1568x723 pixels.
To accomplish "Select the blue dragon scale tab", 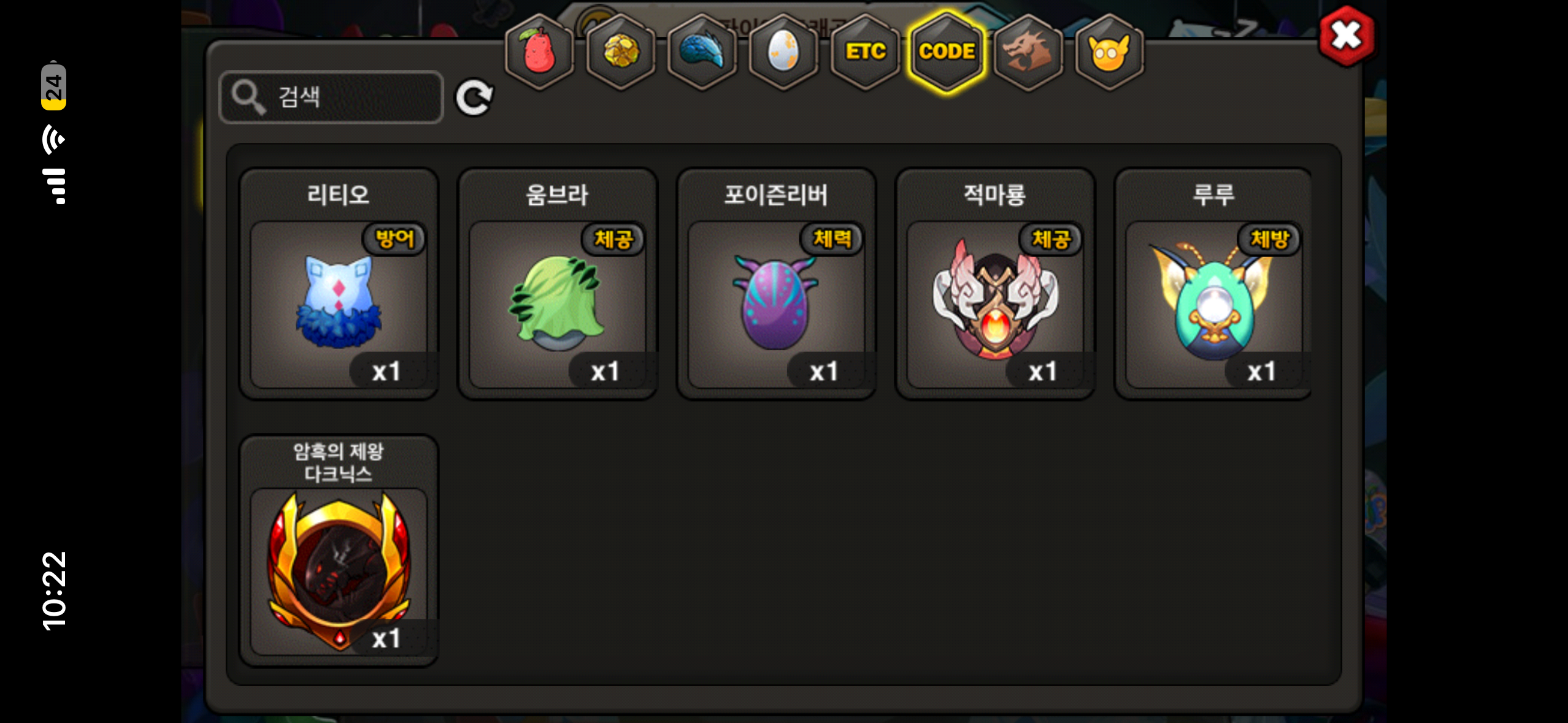I will pyautogui.click(x=702, y=52).
